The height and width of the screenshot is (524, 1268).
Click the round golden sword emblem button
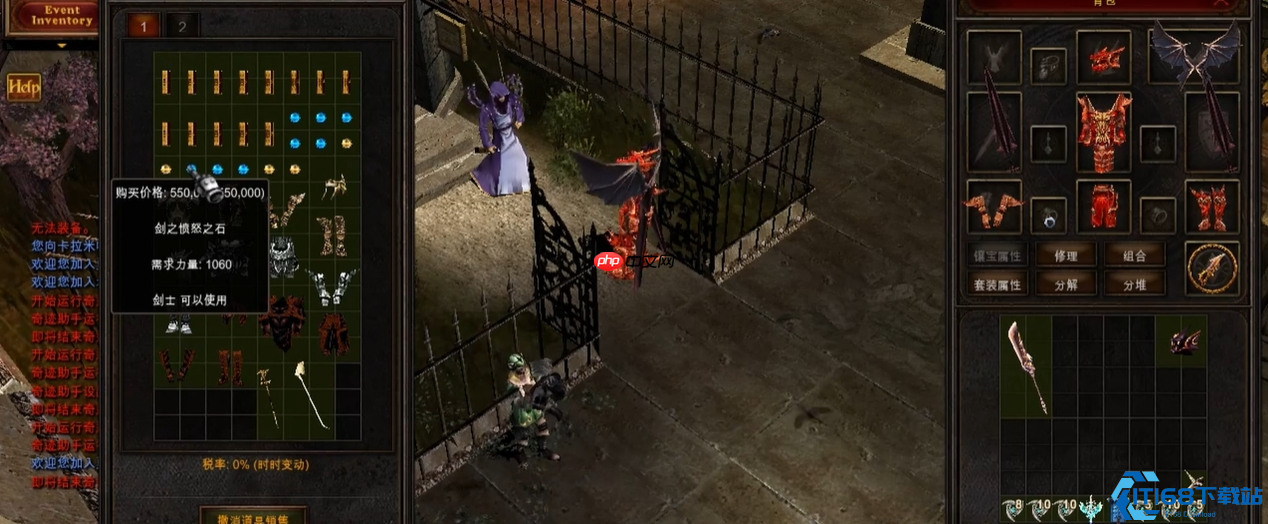click(x=1212, y=267)
